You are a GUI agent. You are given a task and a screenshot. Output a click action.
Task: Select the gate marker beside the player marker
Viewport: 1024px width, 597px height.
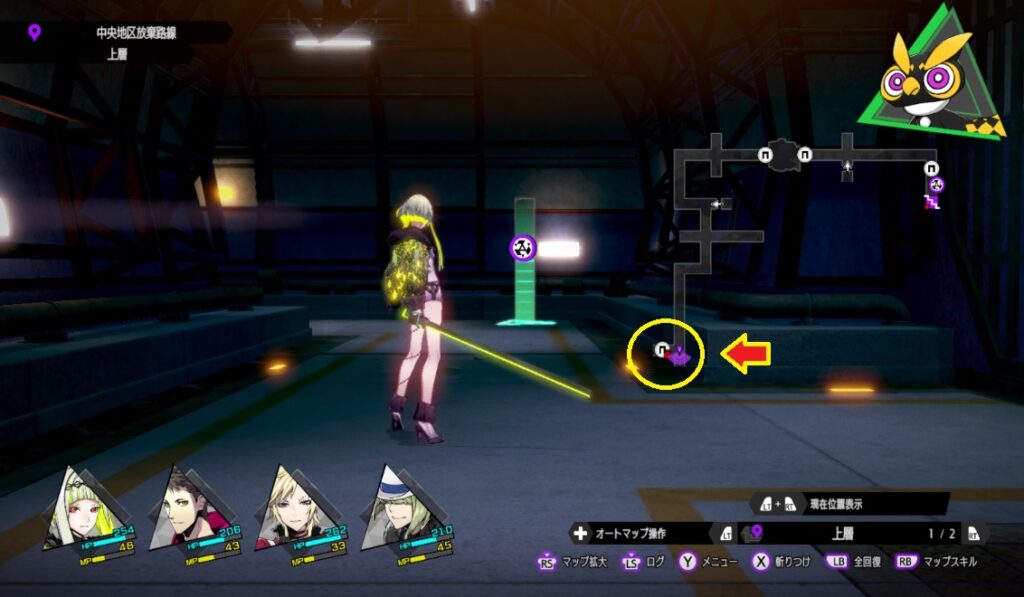[x=661, y=349]
